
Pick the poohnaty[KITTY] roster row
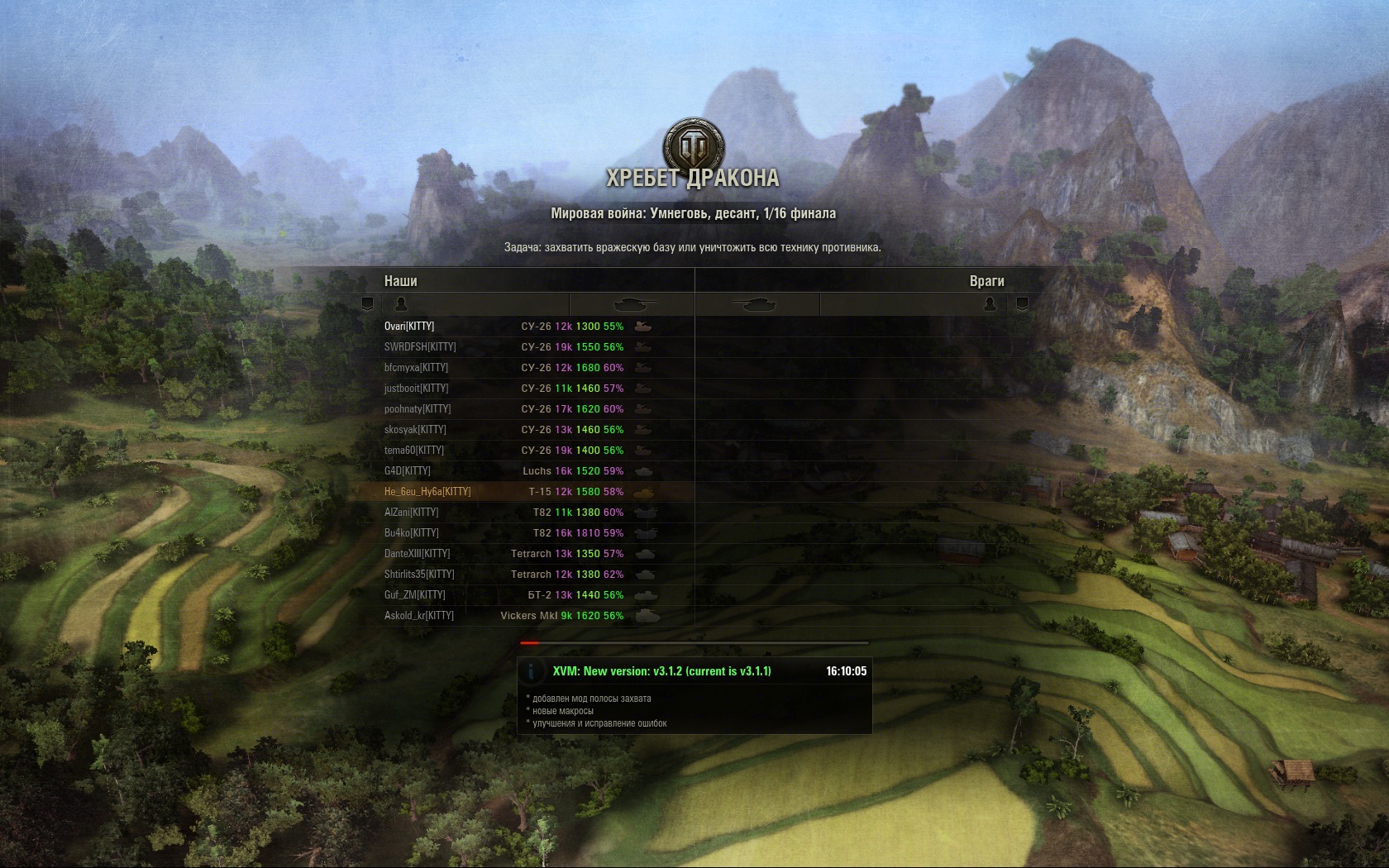click(x=418, y=409)
